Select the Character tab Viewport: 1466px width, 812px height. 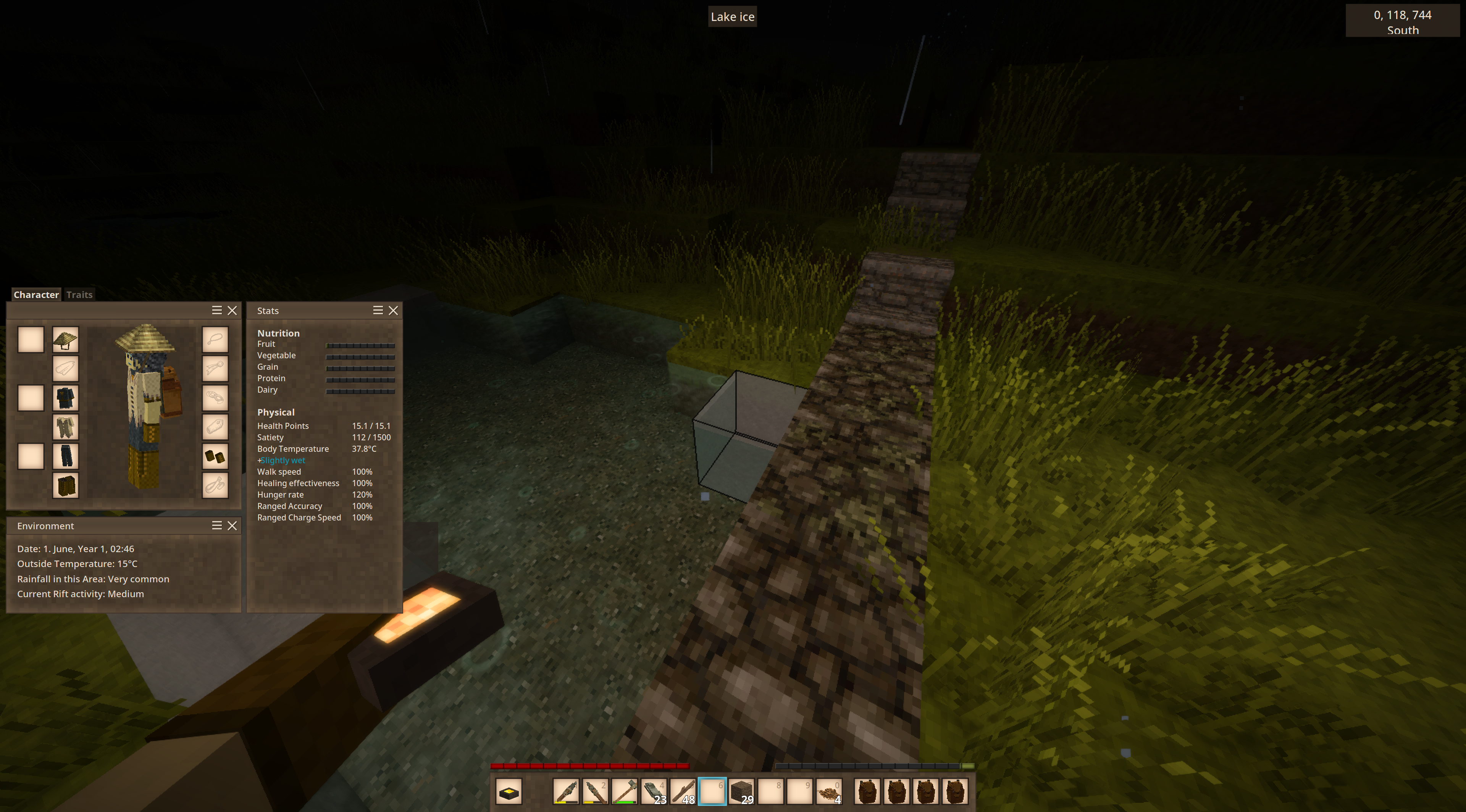point(36,295)
